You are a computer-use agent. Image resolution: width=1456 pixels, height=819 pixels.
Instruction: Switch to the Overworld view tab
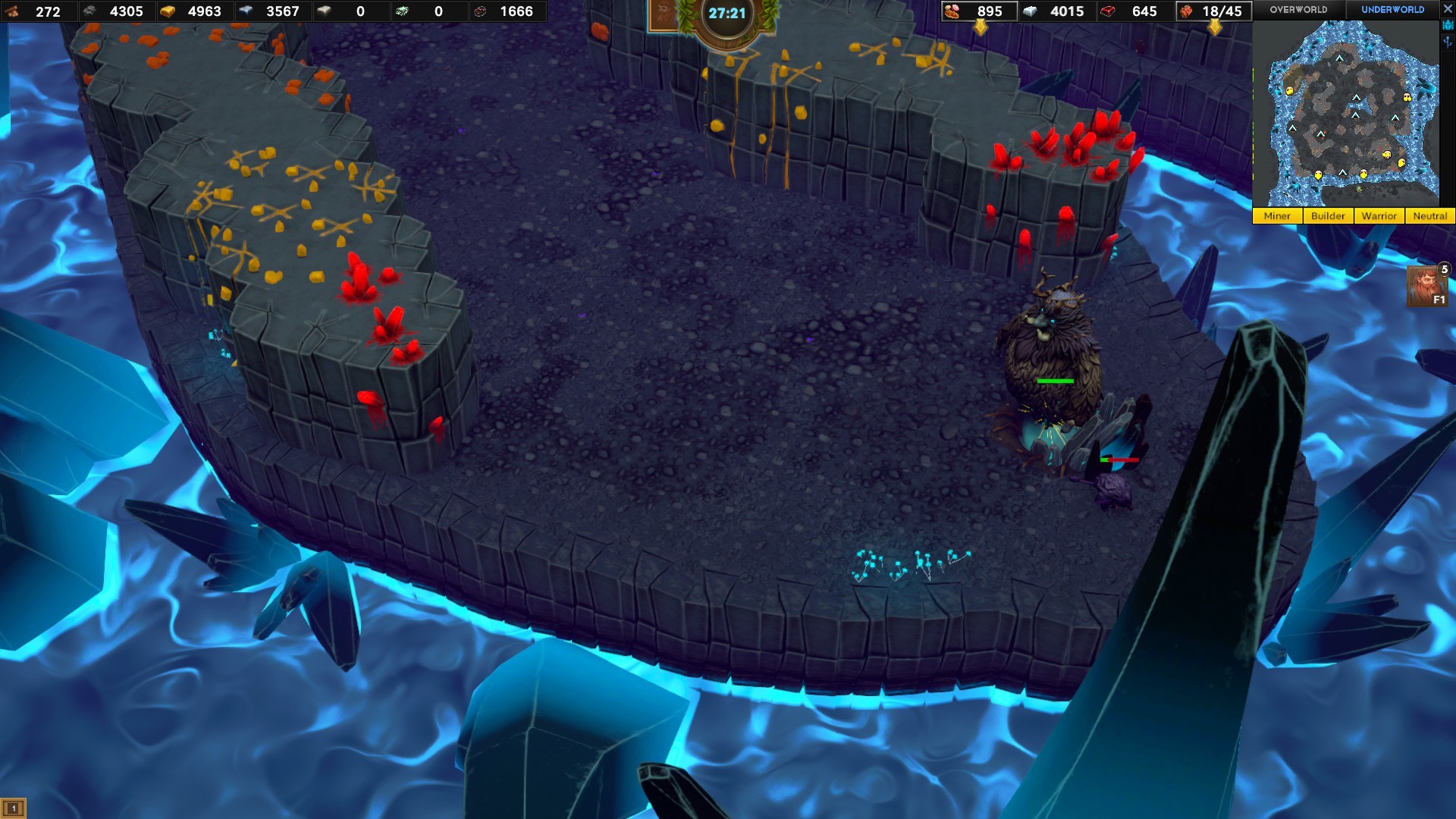click(x=1298, y=10)
